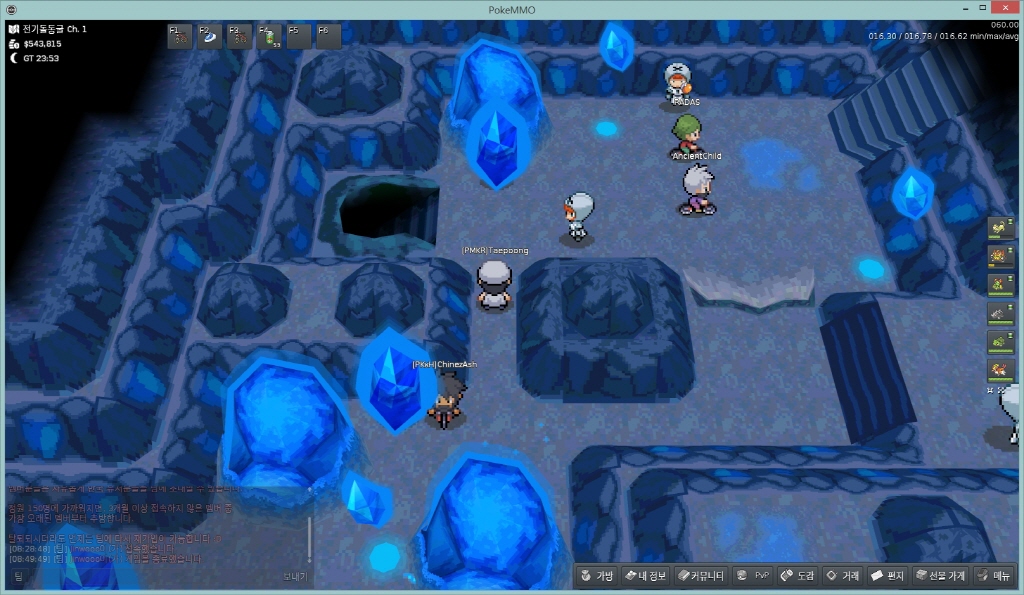
Task: Use the green can item in F4
Action: point(270,37)
